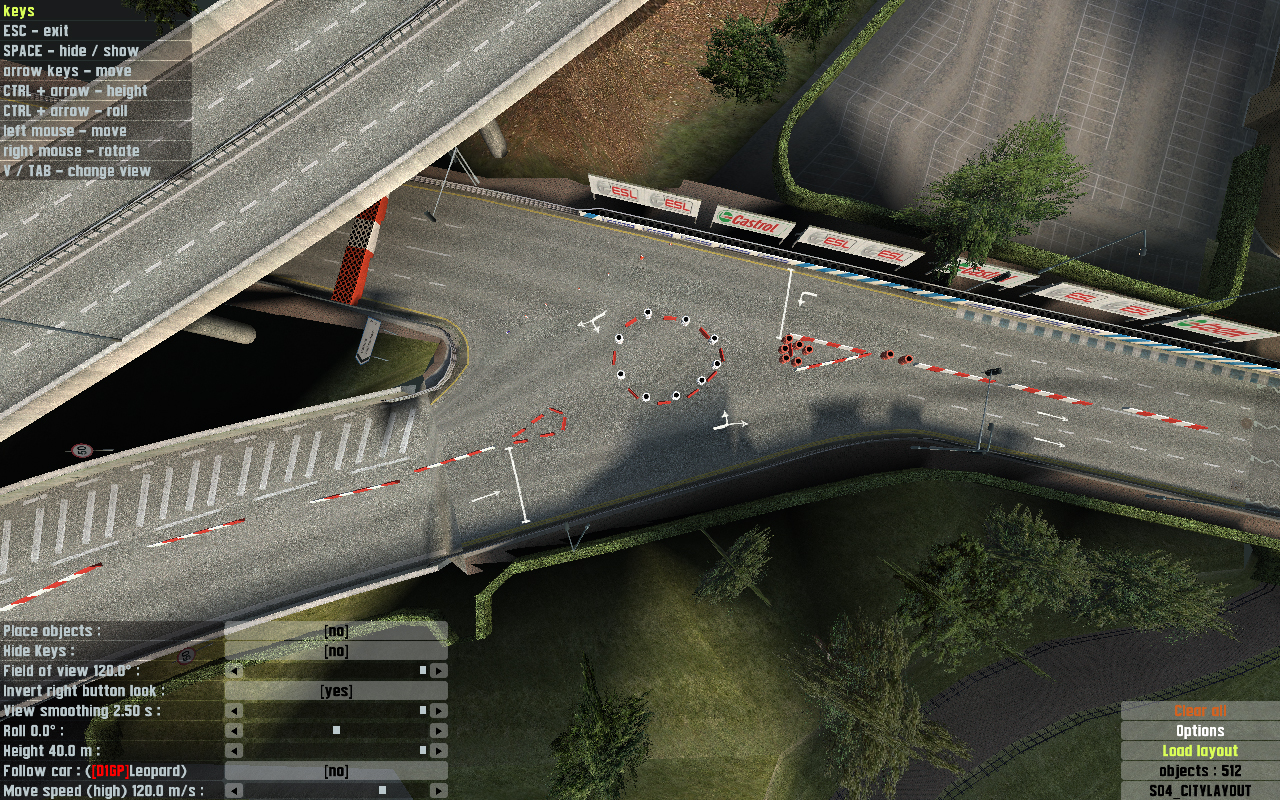Toggle the Hide Keys option
Image resolution: width=1280 pixels, height=800 pixels.
click(336, 651)
